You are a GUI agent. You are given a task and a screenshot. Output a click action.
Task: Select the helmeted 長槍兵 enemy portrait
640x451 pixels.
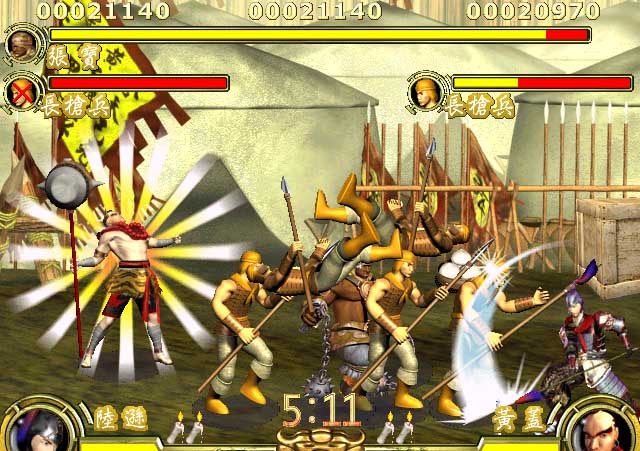(426, 93)
